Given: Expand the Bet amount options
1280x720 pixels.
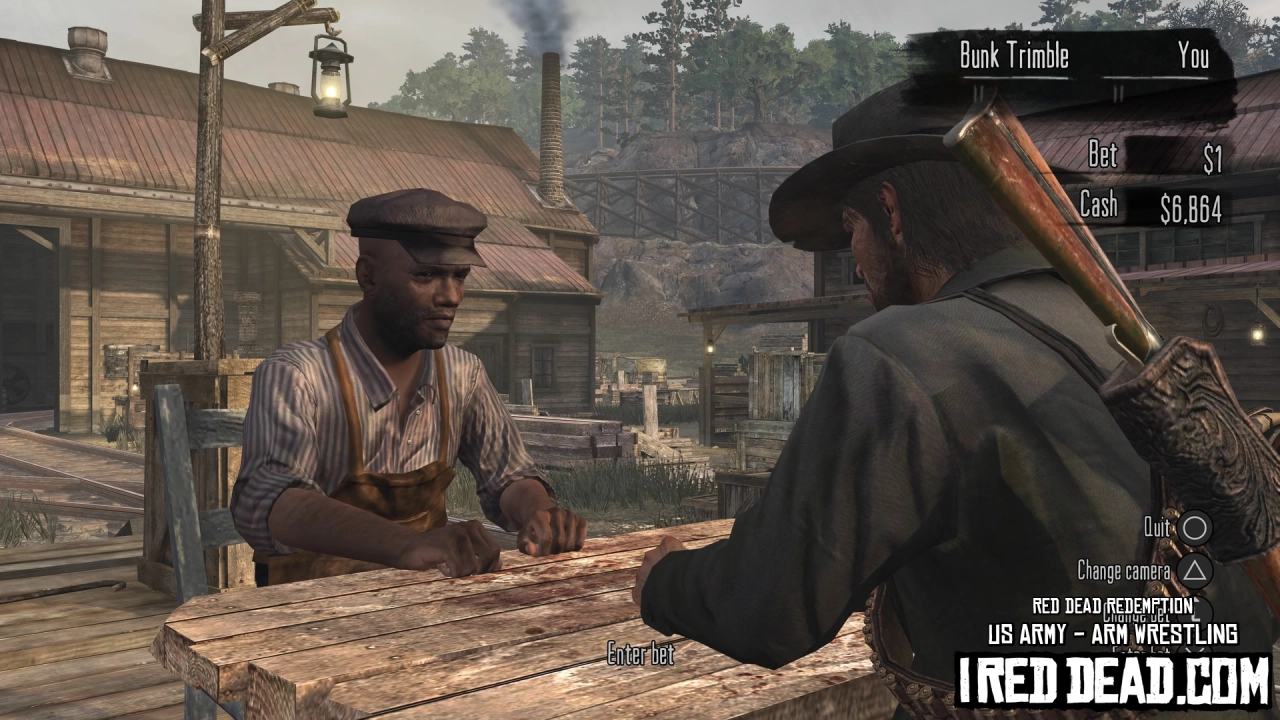Looking at the screenshot, I should pos(1101,155).
